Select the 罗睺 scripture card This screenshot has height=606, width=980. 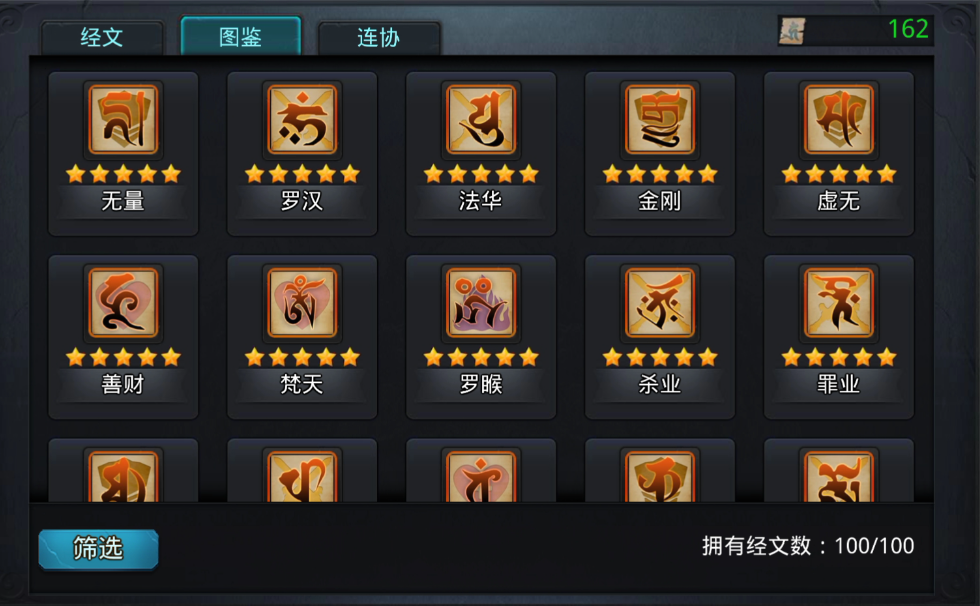click(481, 336)
